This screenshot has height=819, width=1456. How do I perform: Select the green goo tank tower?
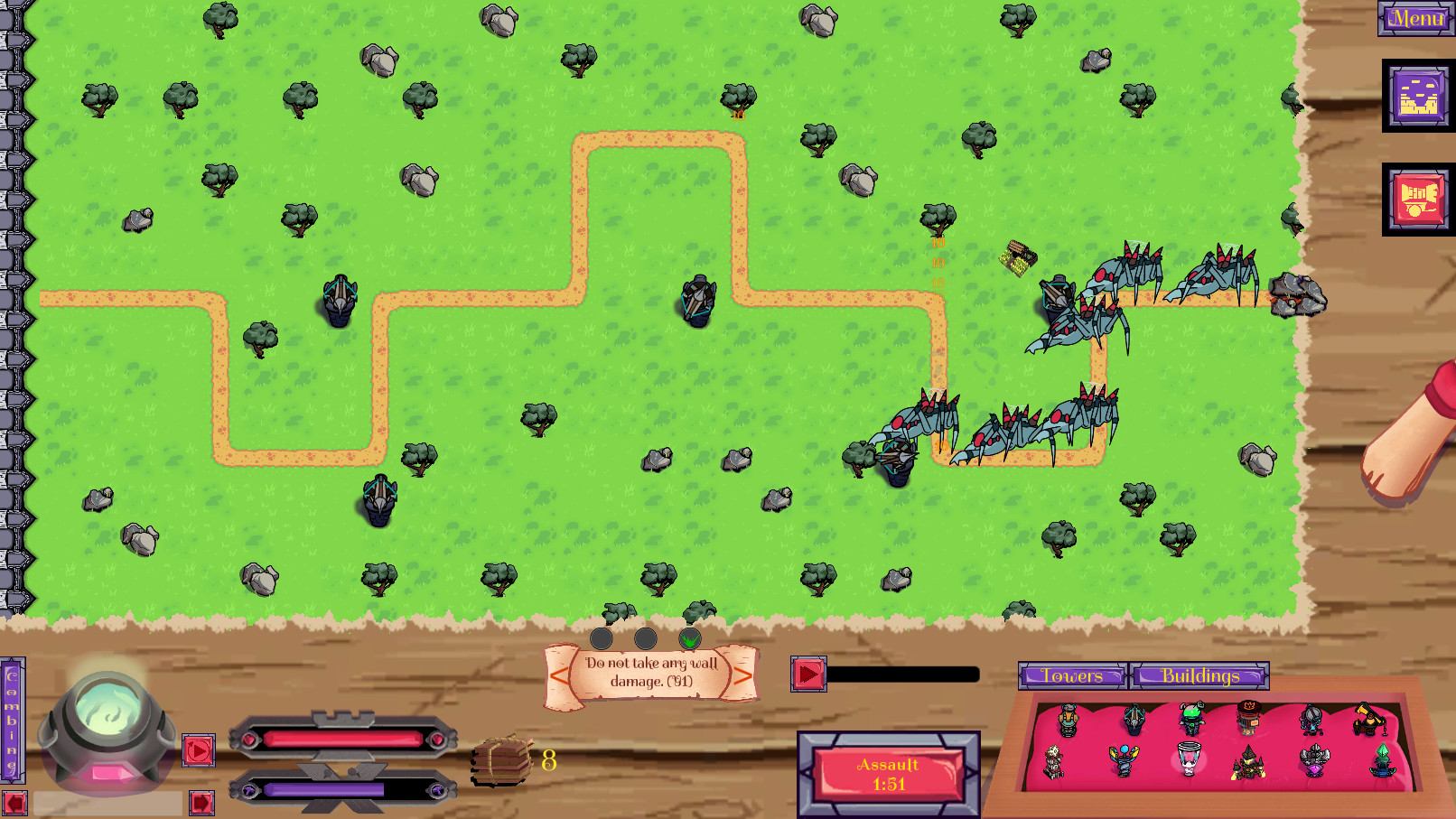(x=1190, y=718)
